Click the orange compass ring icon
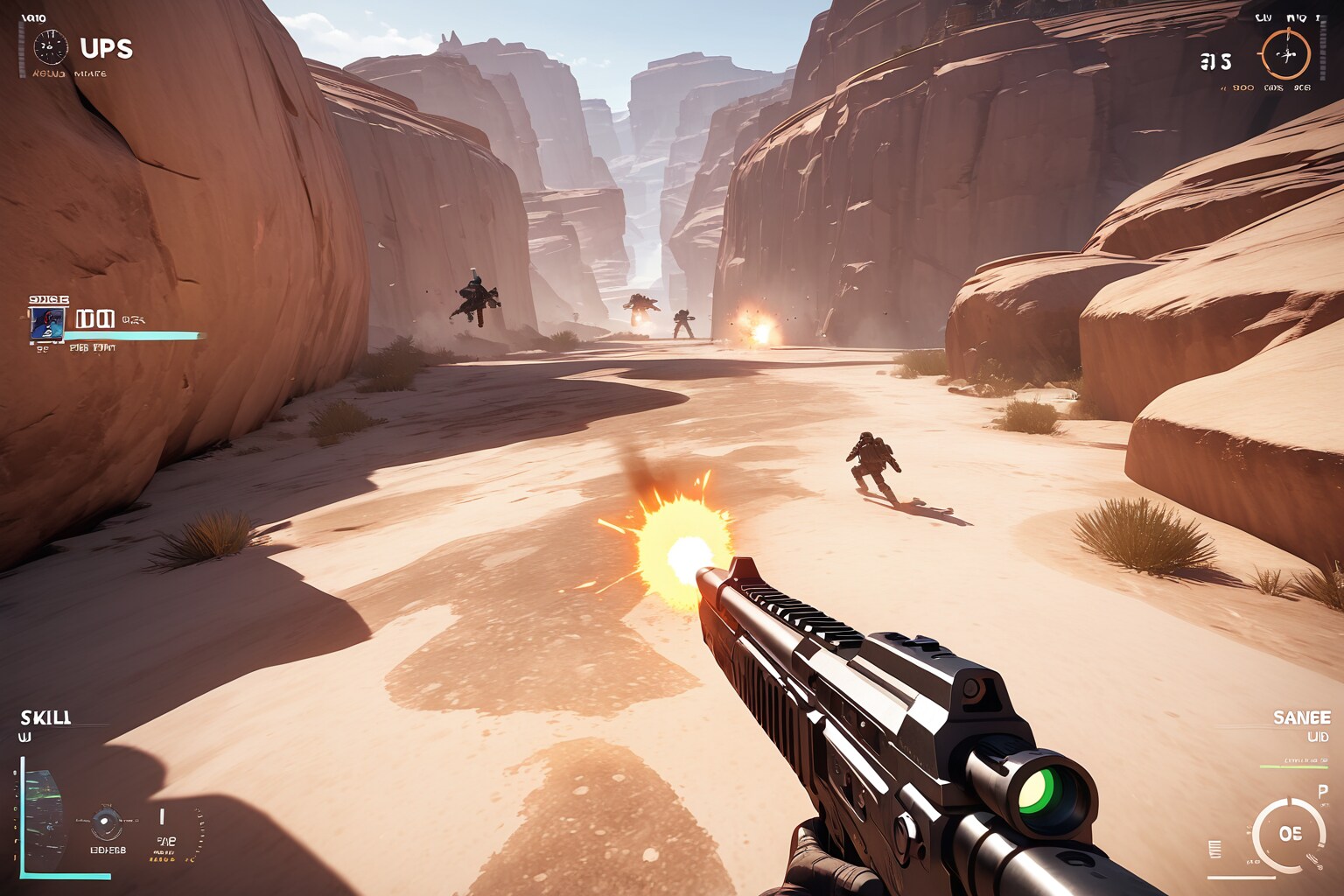Screen dimensions: 1344x896 [1284, 54]
